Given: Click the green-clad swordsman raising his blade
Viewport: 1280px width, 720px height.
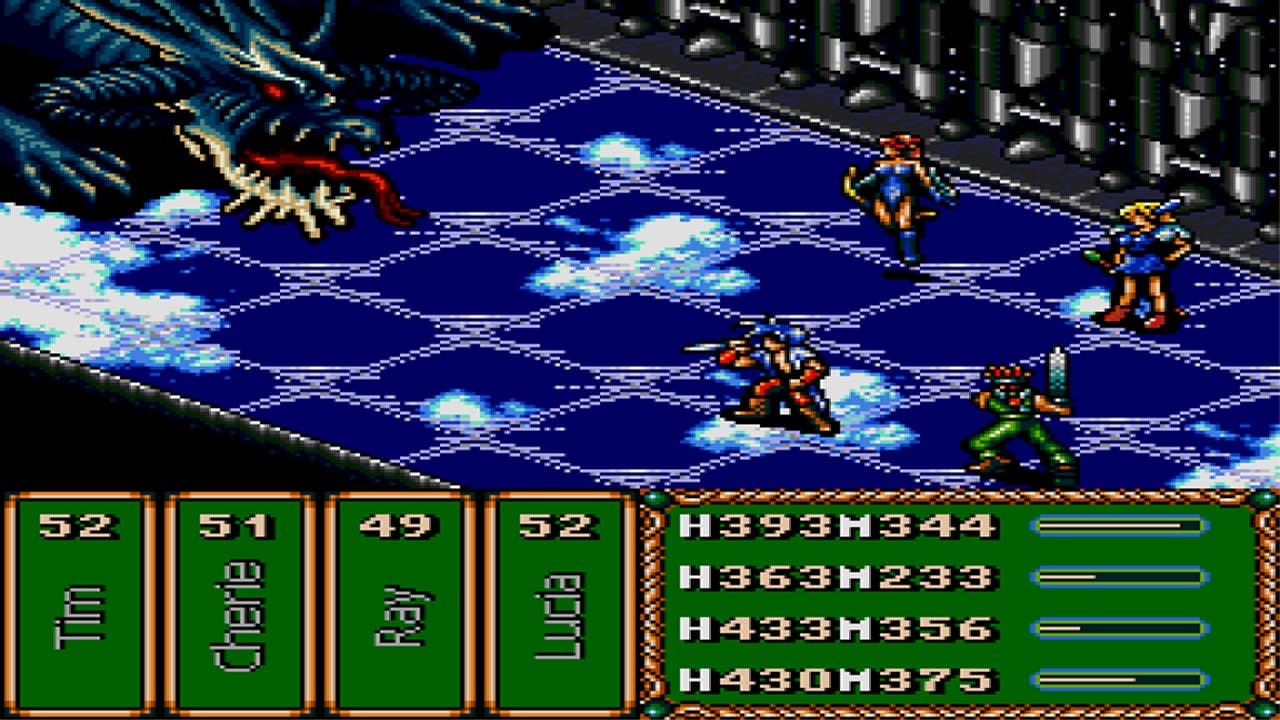Looking at the screenshot, I should [1010, 410].
